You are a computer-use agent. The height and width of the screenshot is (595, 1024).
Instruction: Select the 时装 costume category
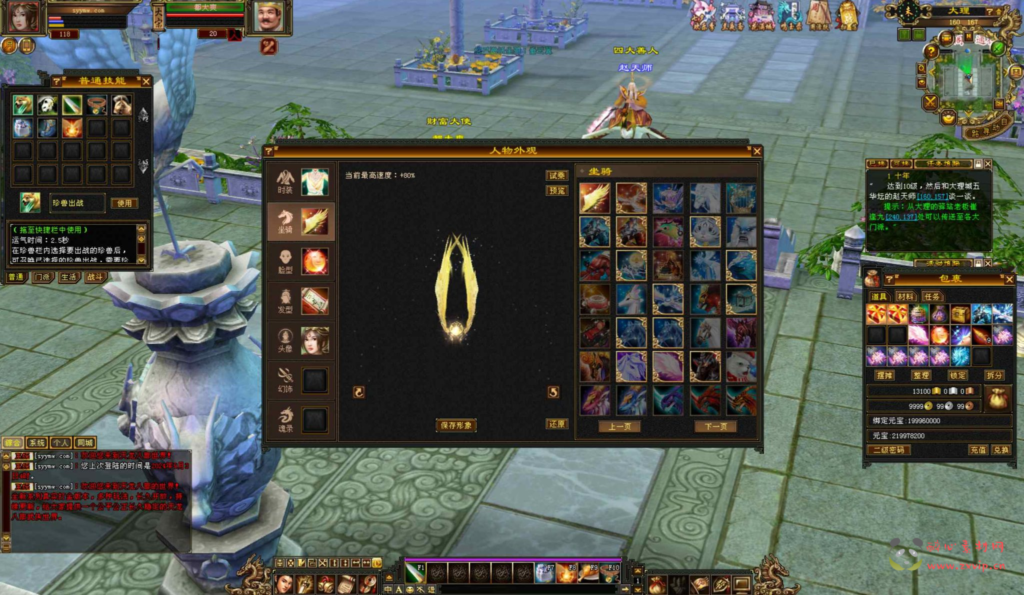pyautogui.click(x=300, y=182)
